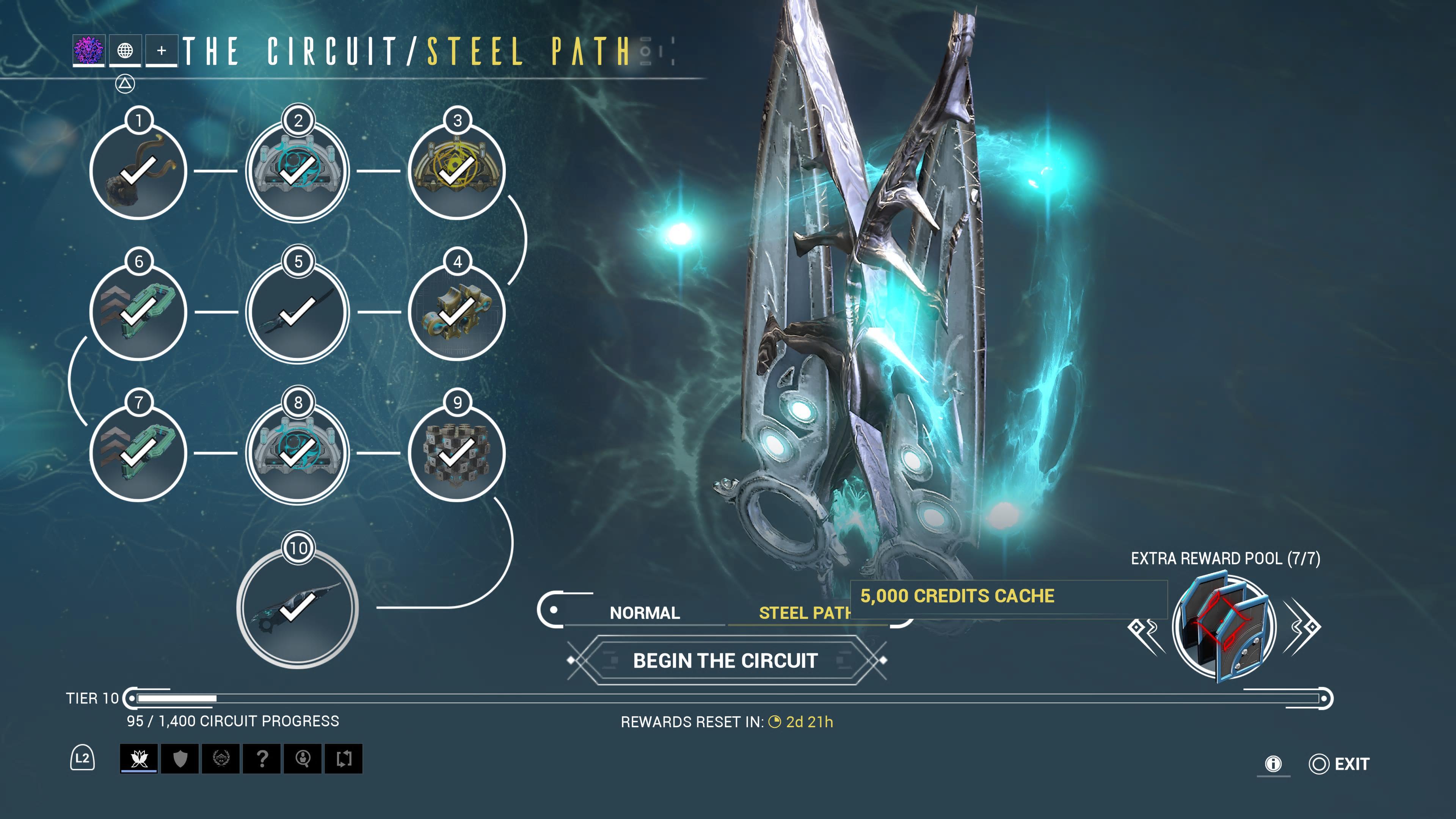The height and width of the screenshot is (819, 1456).
Task: Open the trading arrows tab
Action: point(344,758)
